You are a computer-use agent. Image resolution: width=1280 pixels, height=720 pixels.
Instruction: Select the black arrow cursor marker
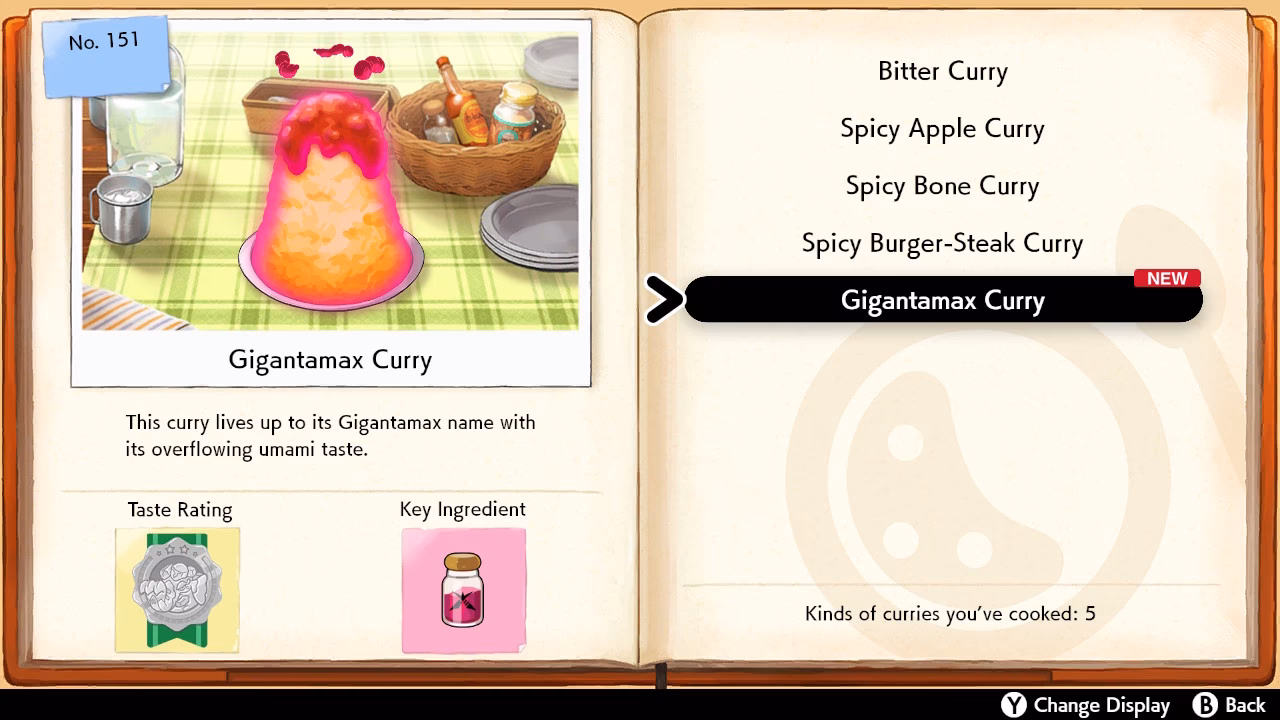(664, 299)
